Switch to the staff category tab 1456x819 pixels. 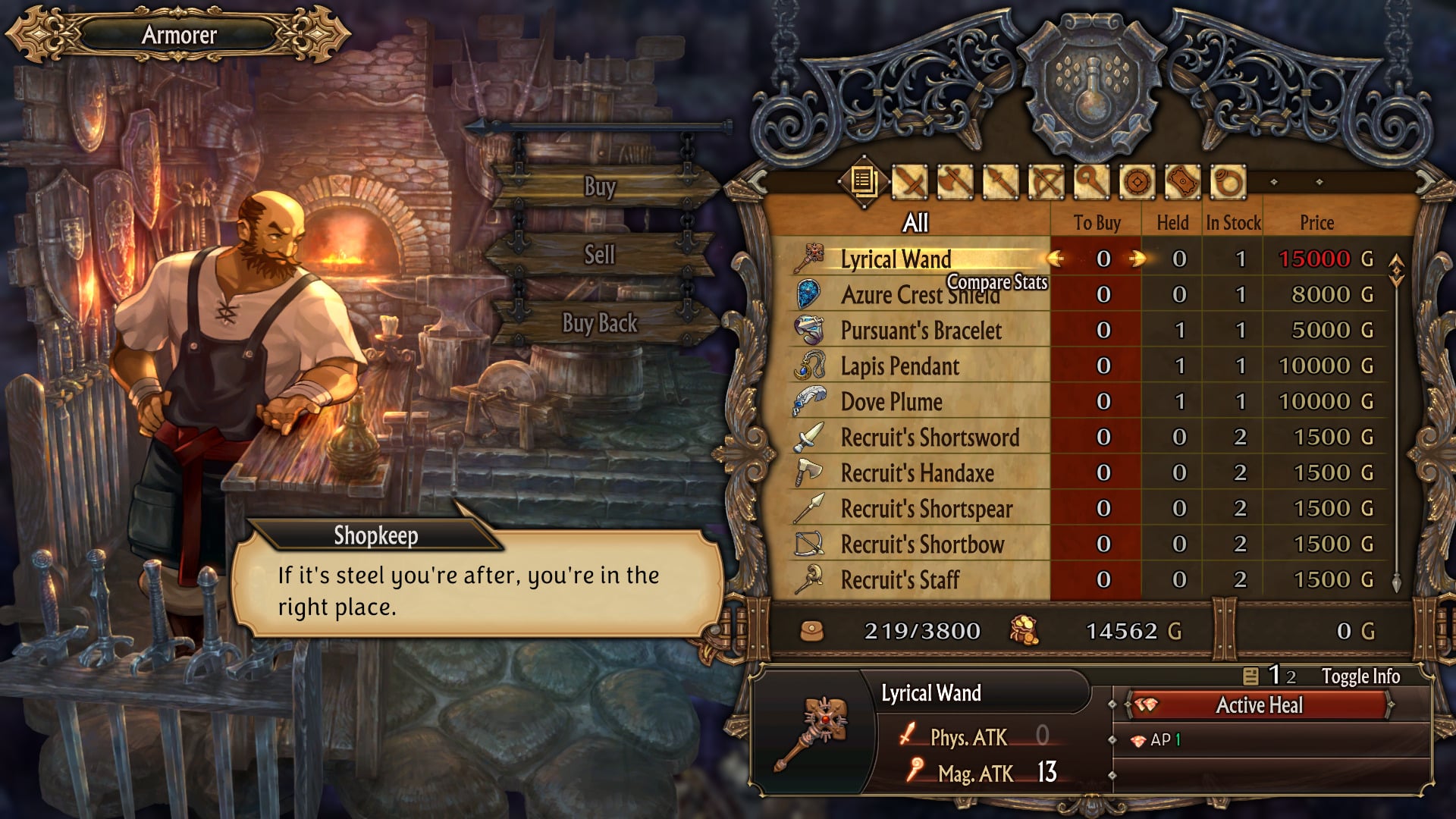click(x=1091, y=182)
